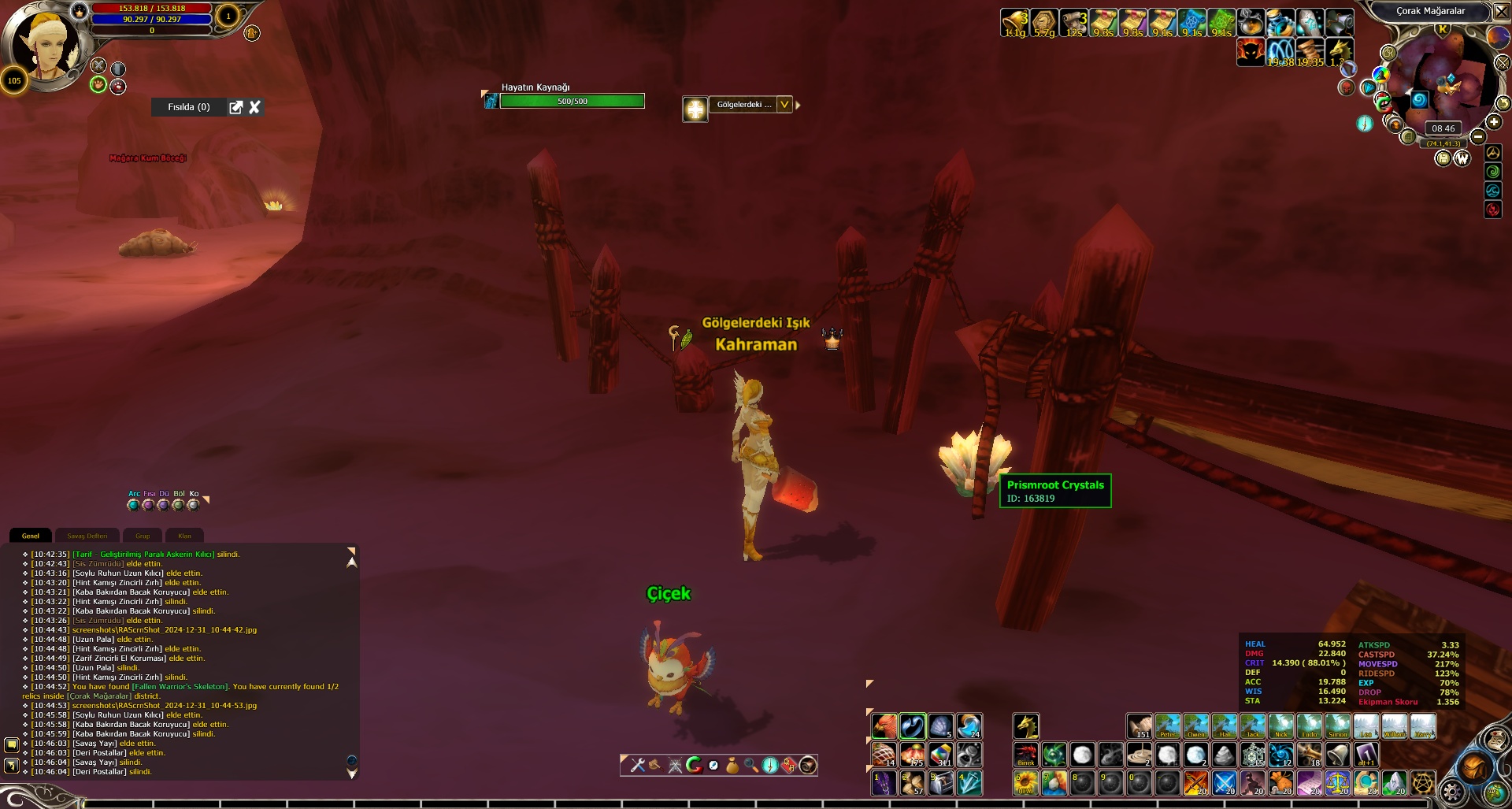Switch to the Savaş Defteri chat tab

pyautogui.click(x=87, y=536)
